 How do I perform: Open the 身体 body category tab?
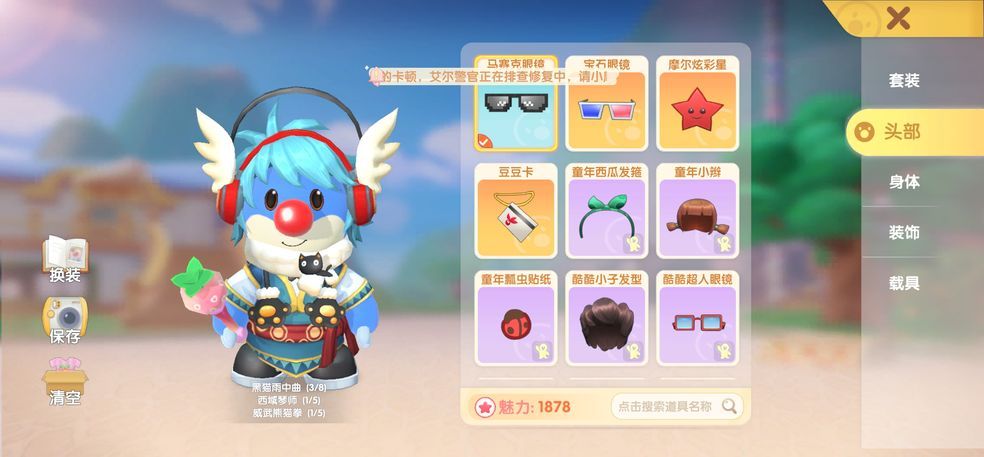[904, 182]
